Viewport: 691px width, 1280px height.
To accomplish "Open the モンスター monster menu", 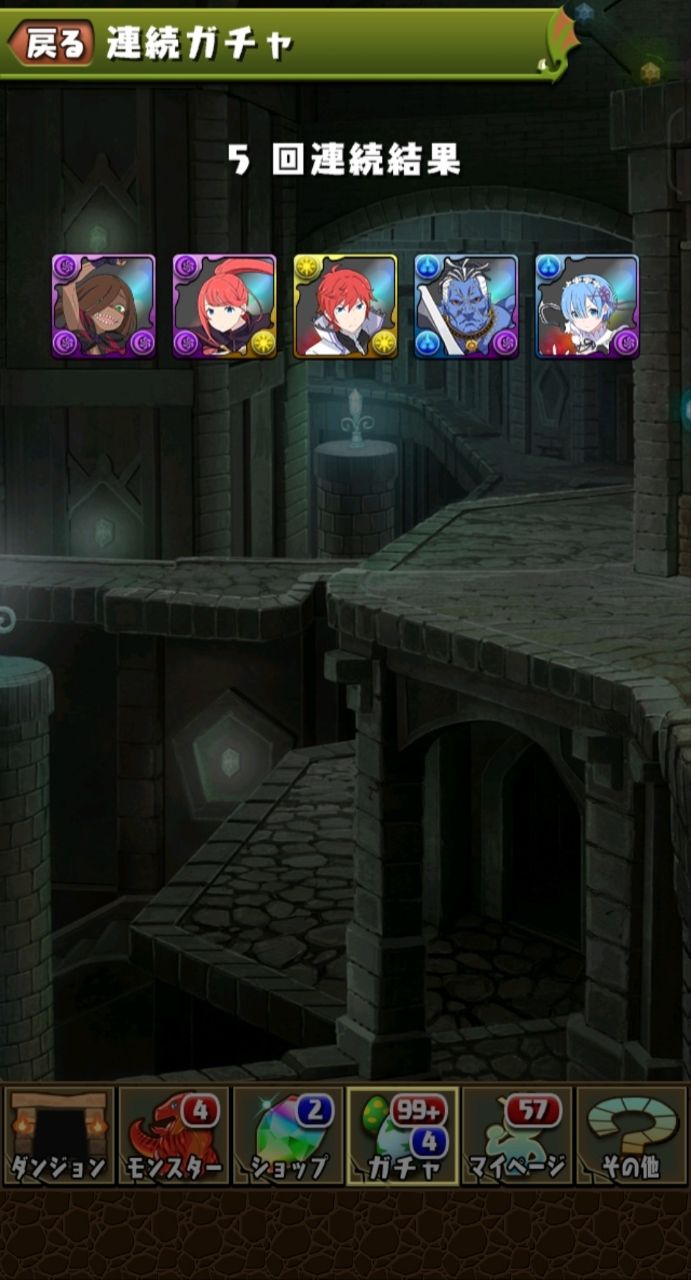I will click(x=174, y=1136).
